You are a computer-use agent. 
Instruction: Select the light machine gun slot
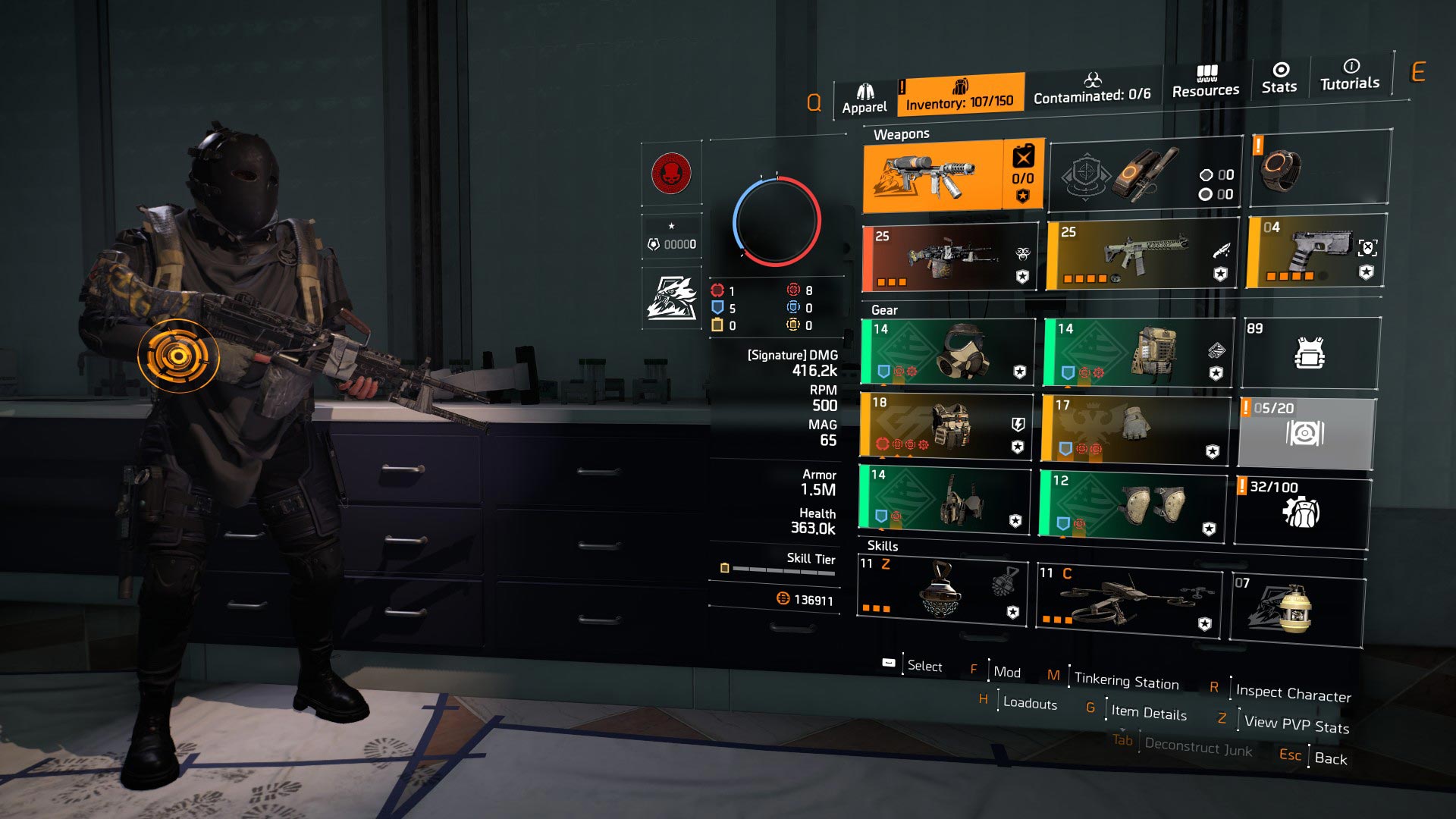click(x=949, y=258)
